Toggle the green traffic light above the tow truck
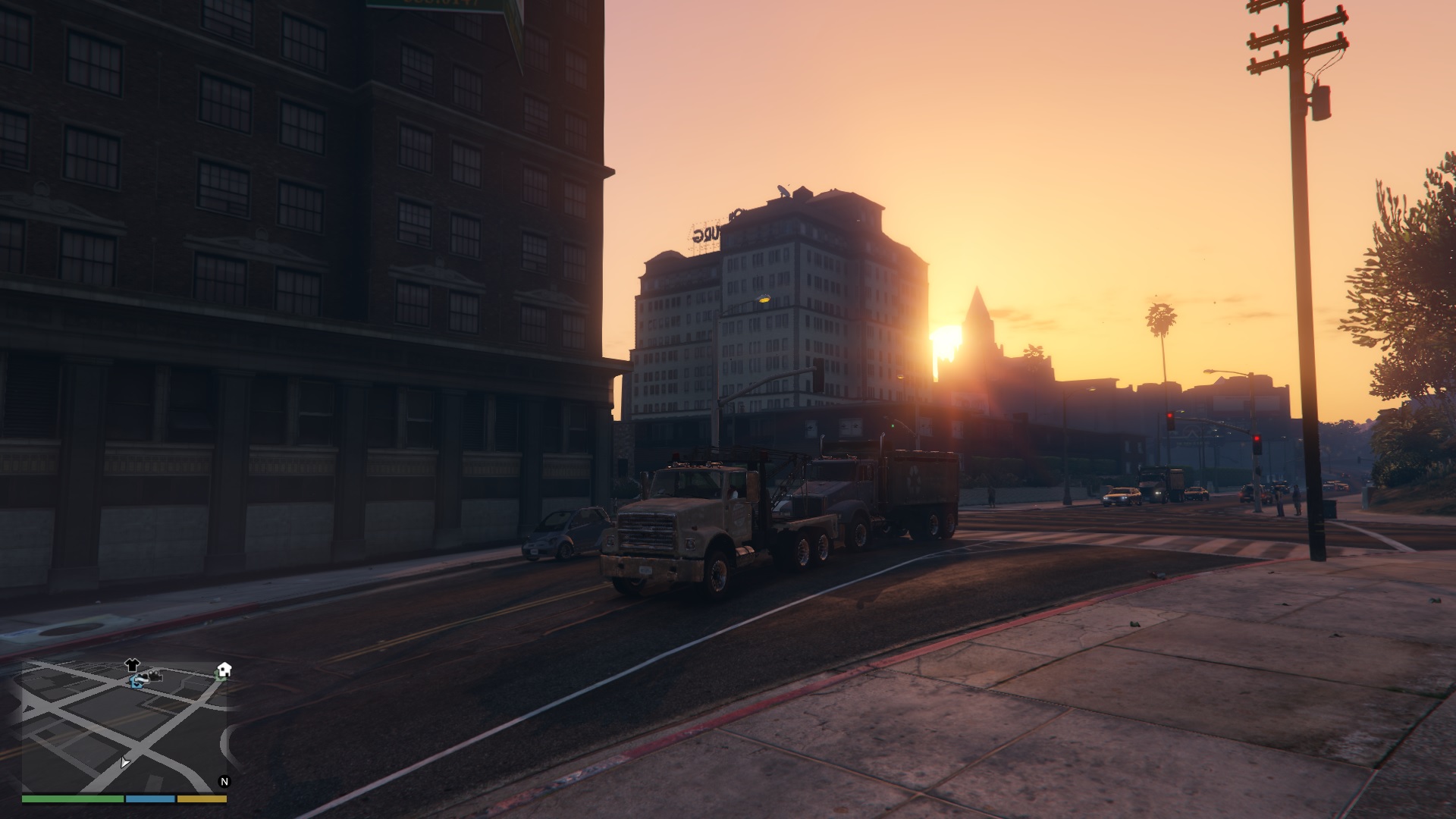Image resolution: width=1456 pixels, height=819 pixels. point(893,425)
